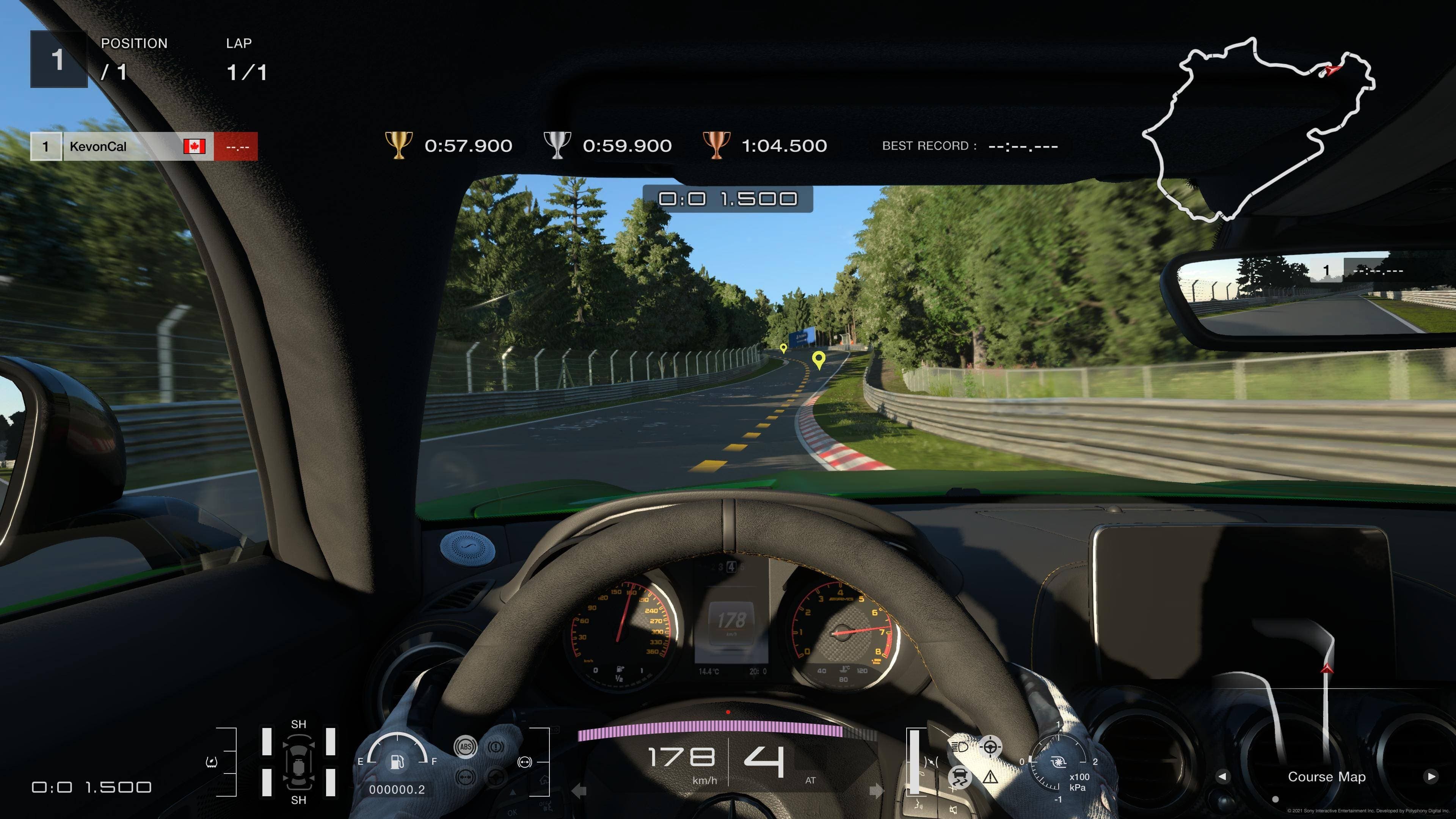
Task: Select the KevonCal driver row
Action: 144,146
